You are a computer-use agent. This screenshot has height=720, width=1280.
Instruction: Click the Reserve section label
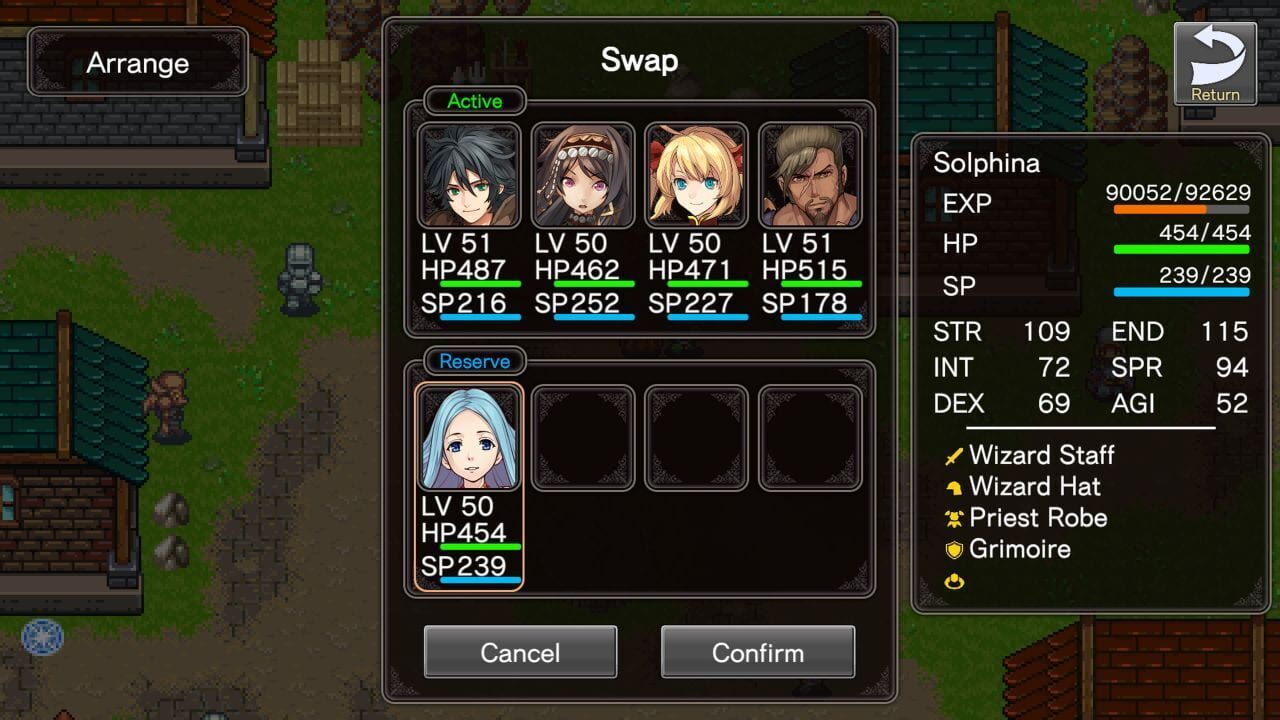tap(474, 361)
